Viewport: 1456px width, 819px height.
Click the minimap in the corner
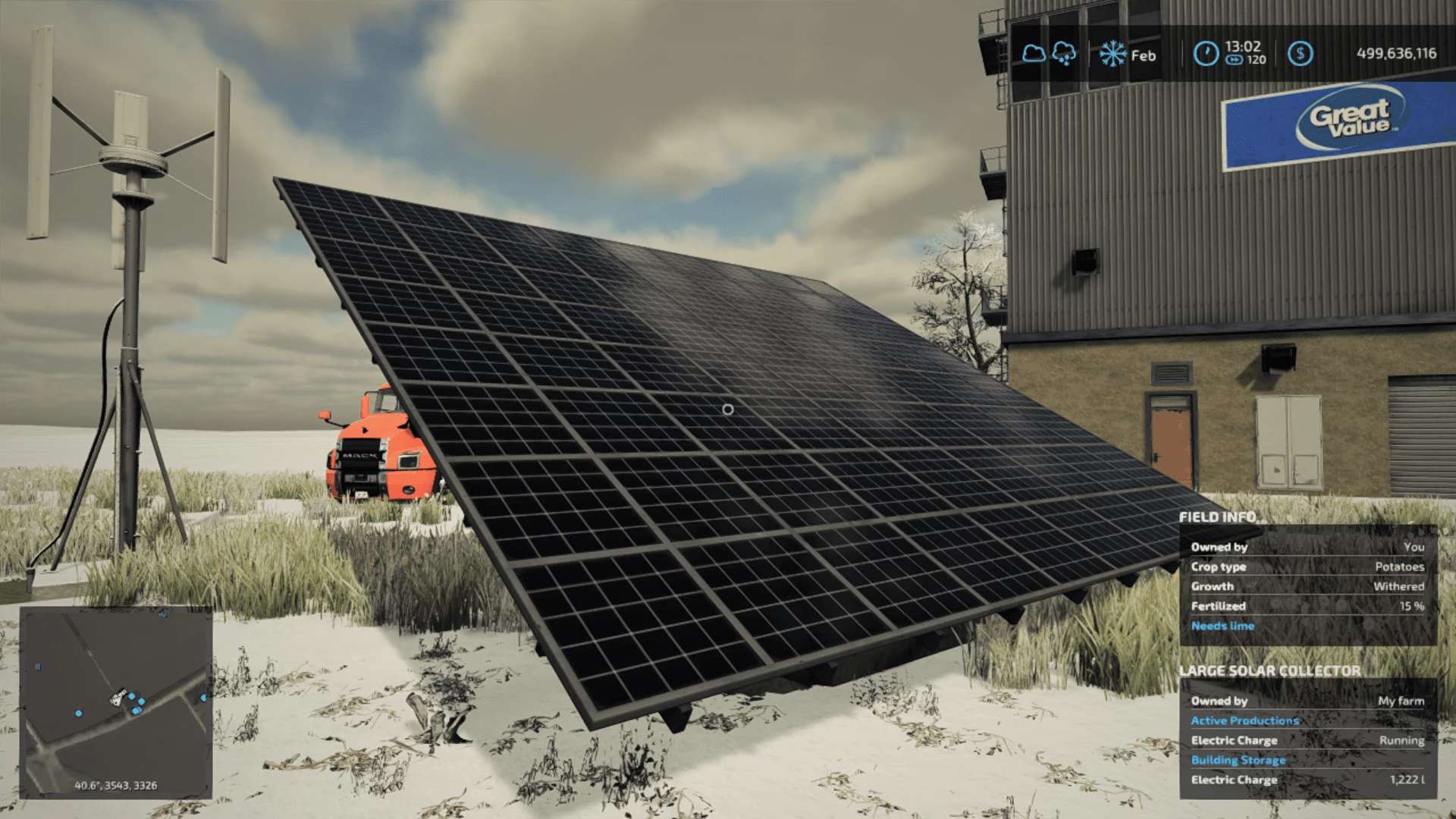tap(115, 701)
